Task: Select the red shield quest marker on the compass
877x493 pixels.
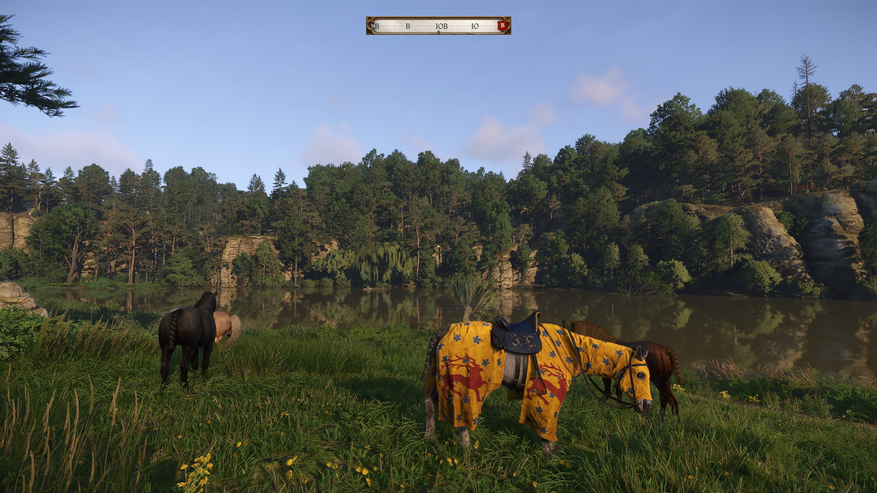Action: (x=502, y=26)
